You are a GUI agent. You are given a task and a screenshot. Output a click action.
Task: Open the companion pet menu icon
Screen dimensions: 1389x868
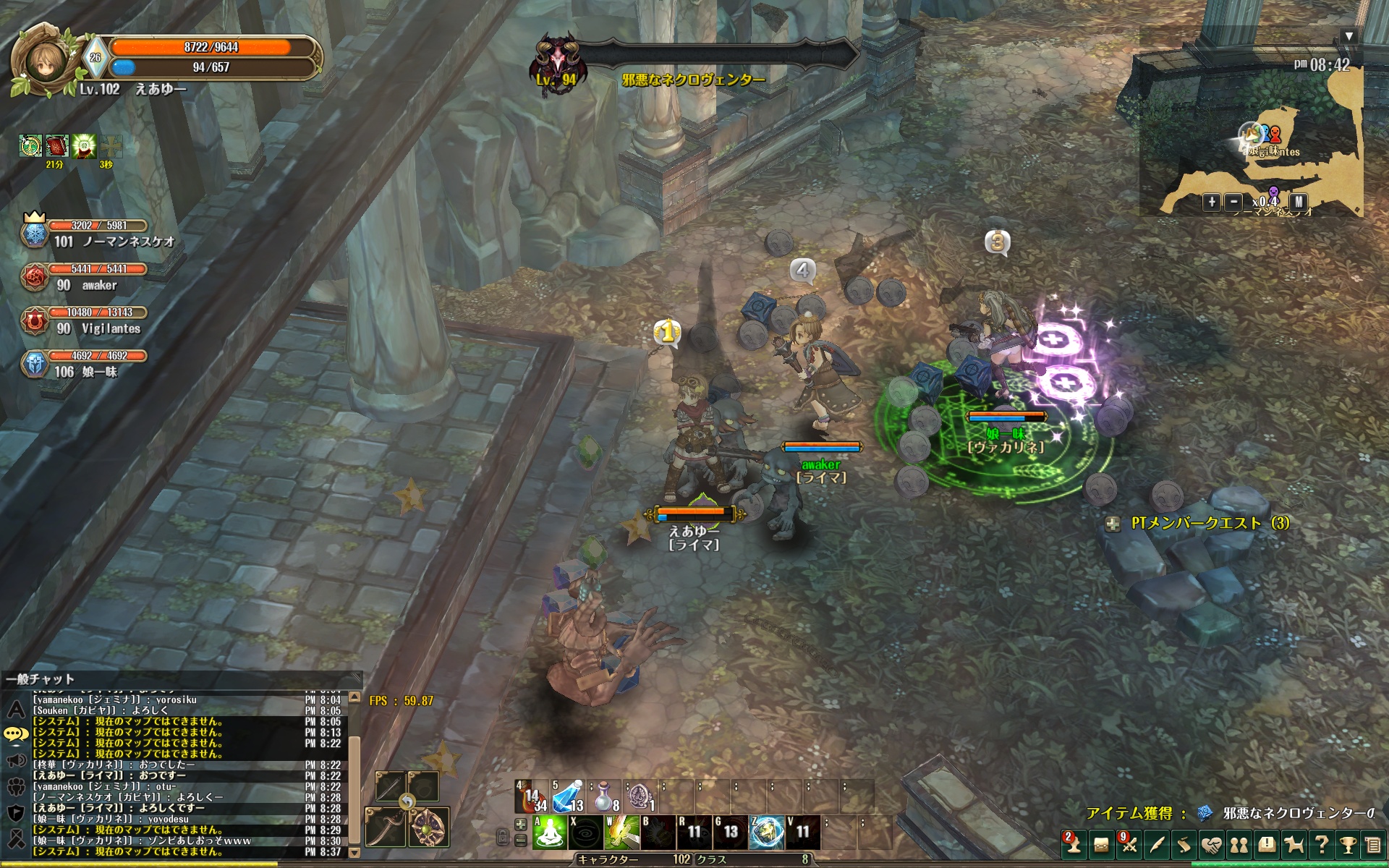pos(1294,844)
